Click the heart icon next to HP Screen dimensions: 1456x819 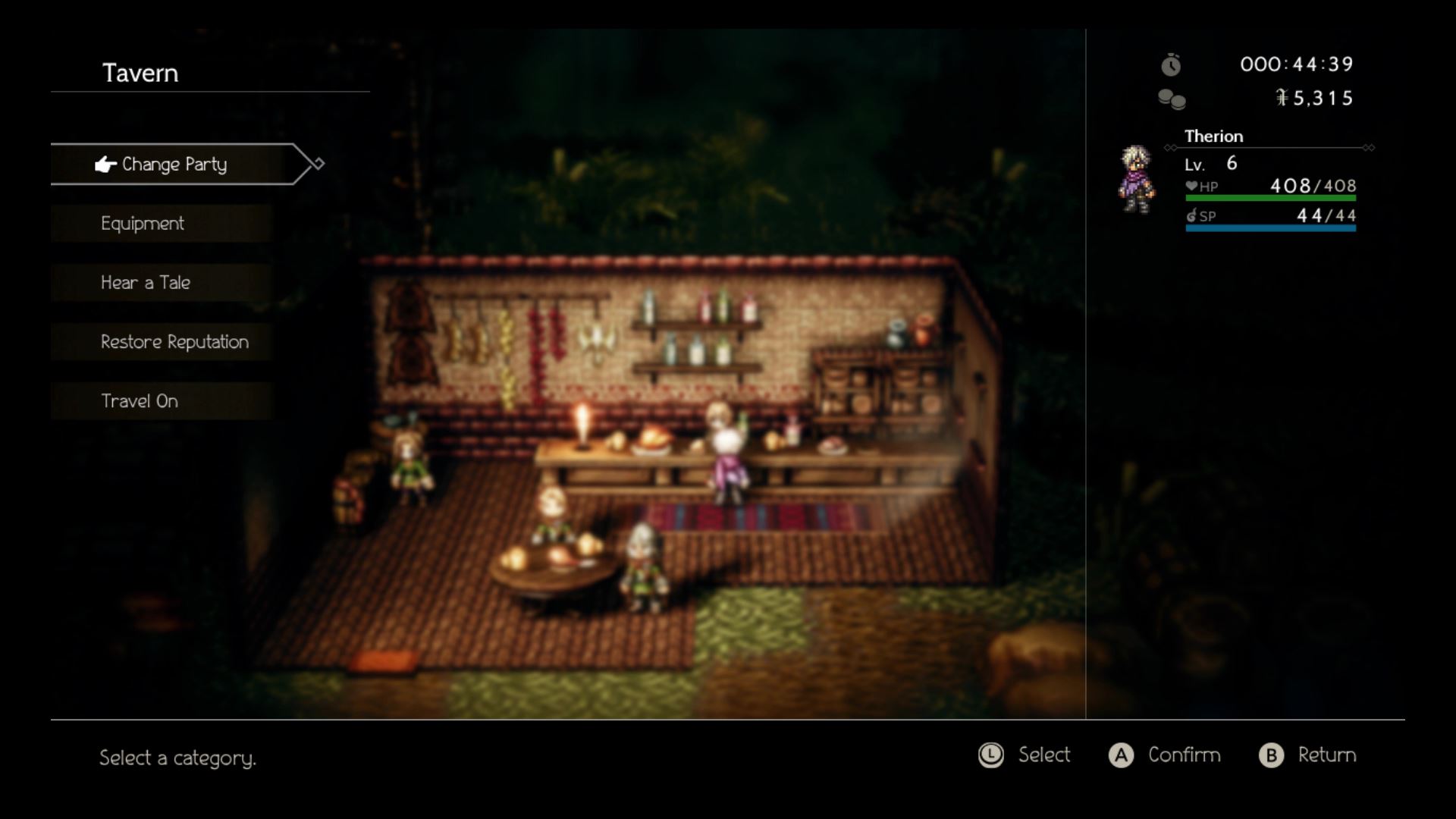pyautogui.click(x=1191, y=186)
